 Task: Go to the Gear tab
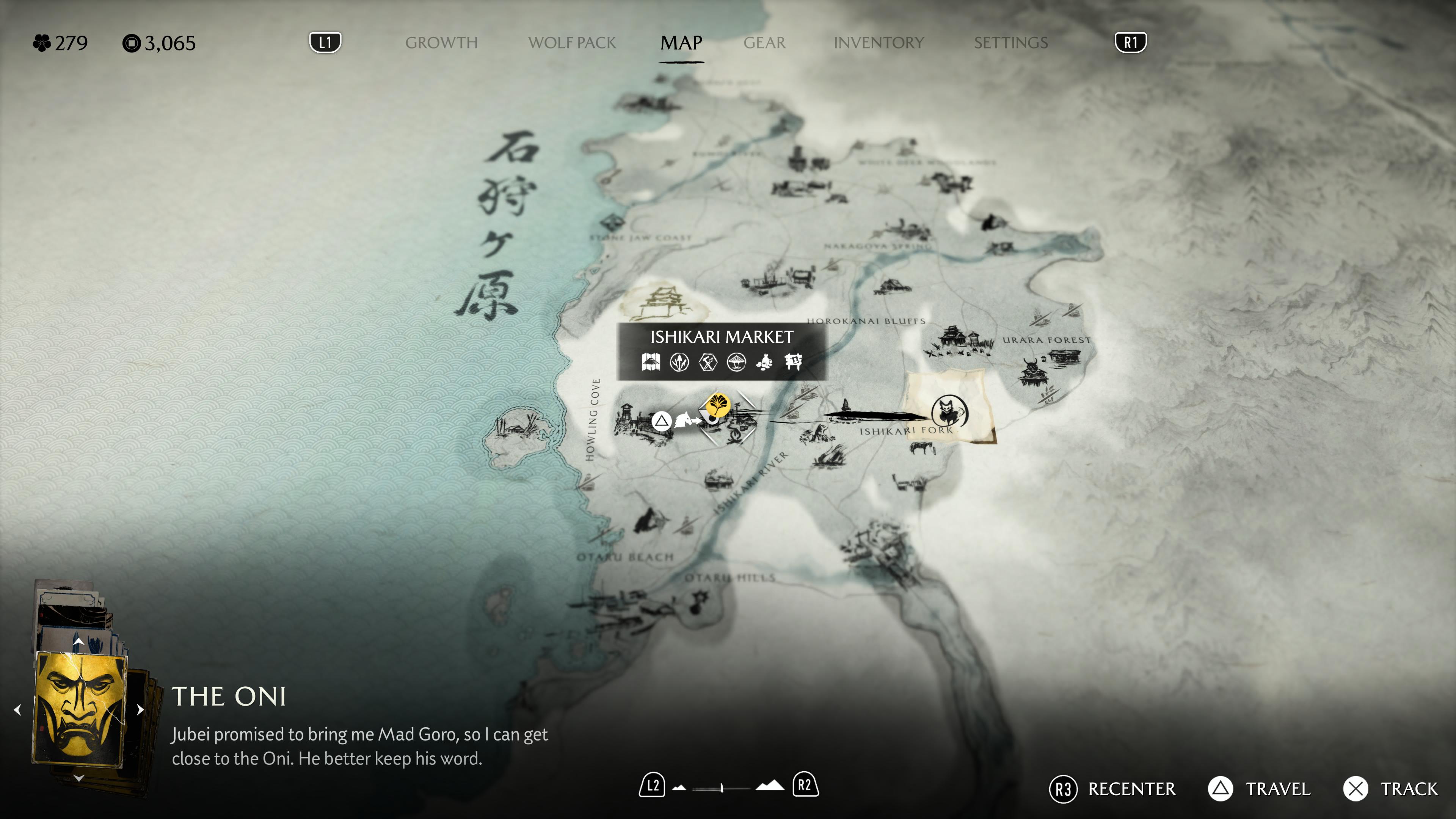click(764, 42)
